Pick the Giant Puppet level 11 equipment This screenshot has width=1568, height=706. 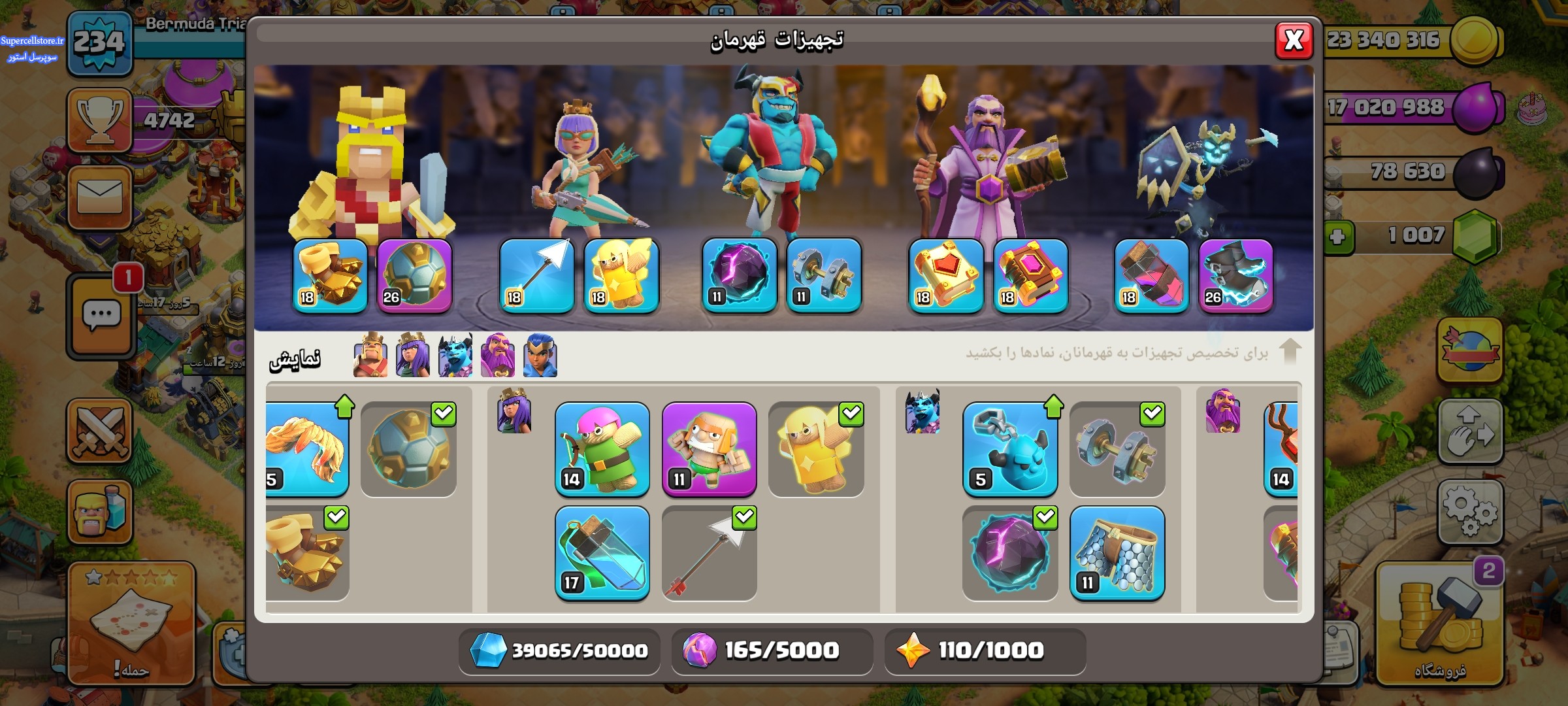pos(709,449)
